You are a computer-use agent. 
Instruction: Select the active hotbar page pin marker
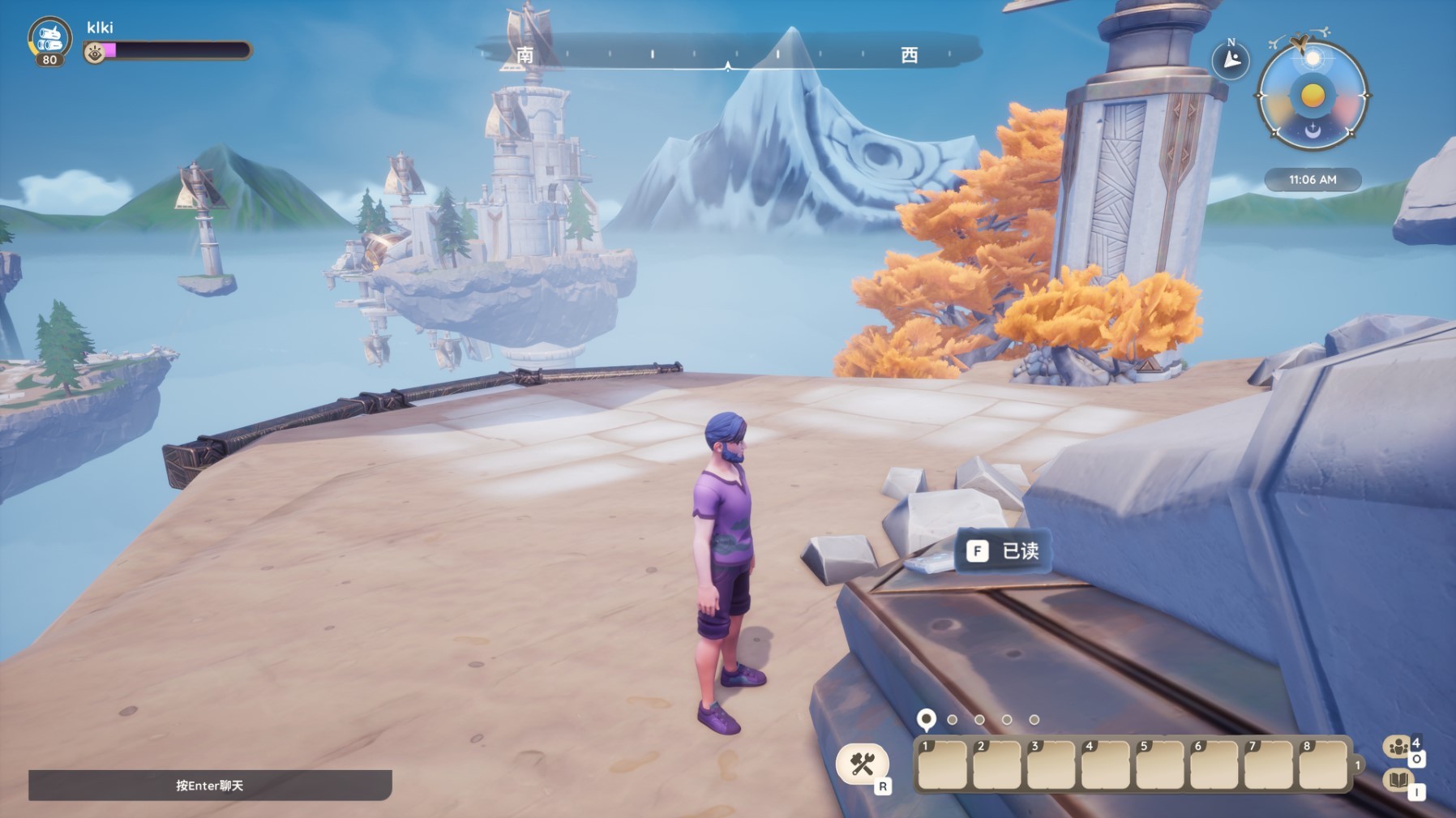(926, 719)
